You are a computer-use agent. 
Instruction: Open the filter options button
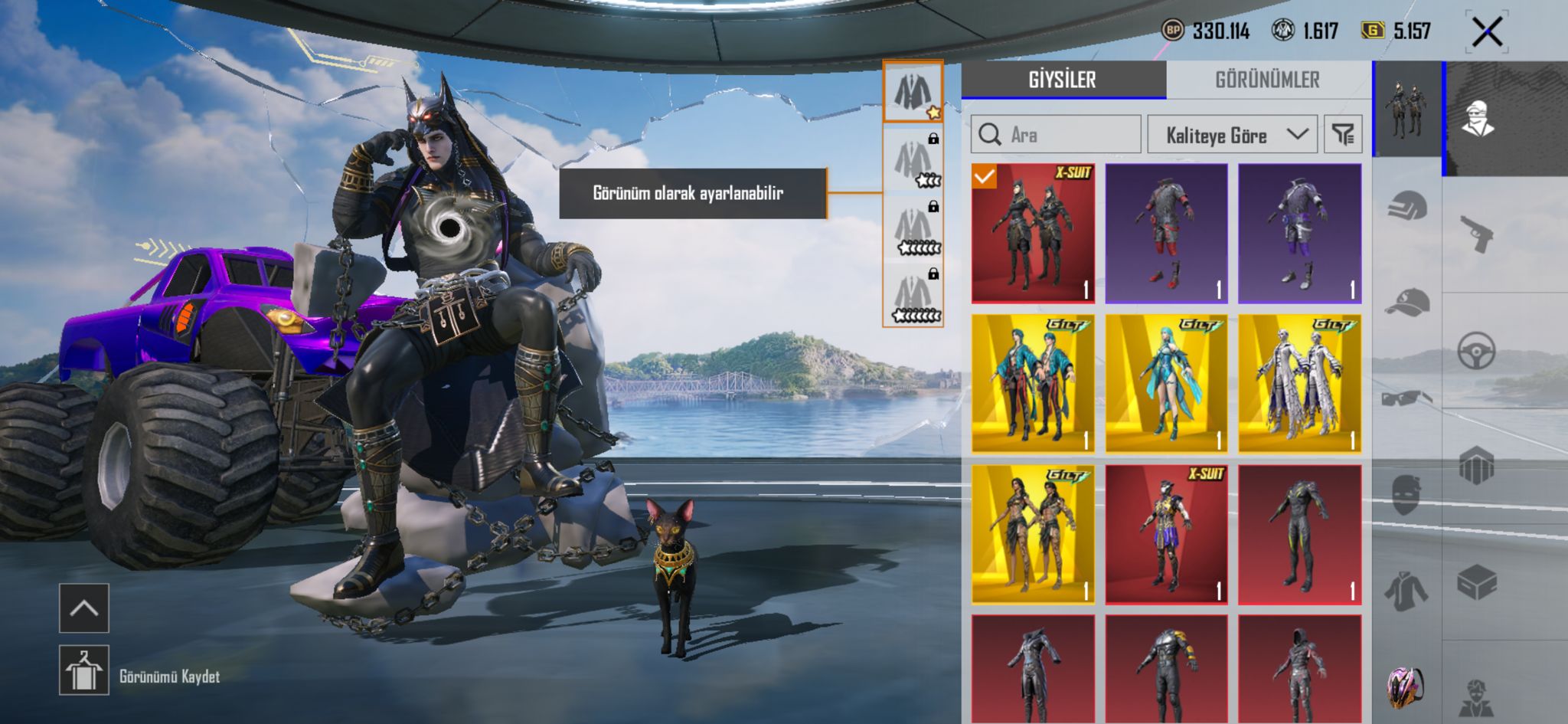1343,135
